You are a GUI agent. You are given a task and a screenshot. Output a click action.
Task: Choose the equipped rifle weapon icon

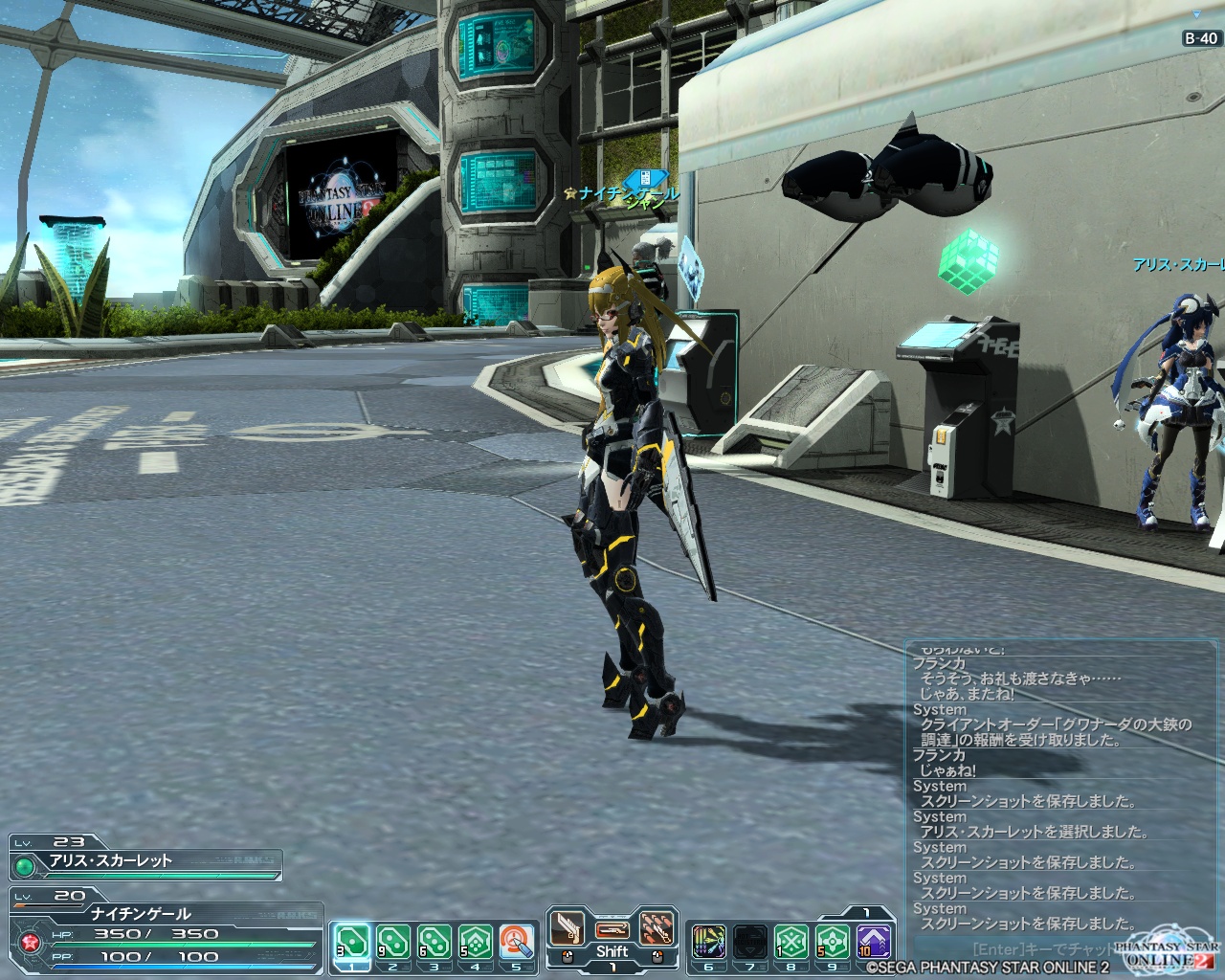point(612,929)
